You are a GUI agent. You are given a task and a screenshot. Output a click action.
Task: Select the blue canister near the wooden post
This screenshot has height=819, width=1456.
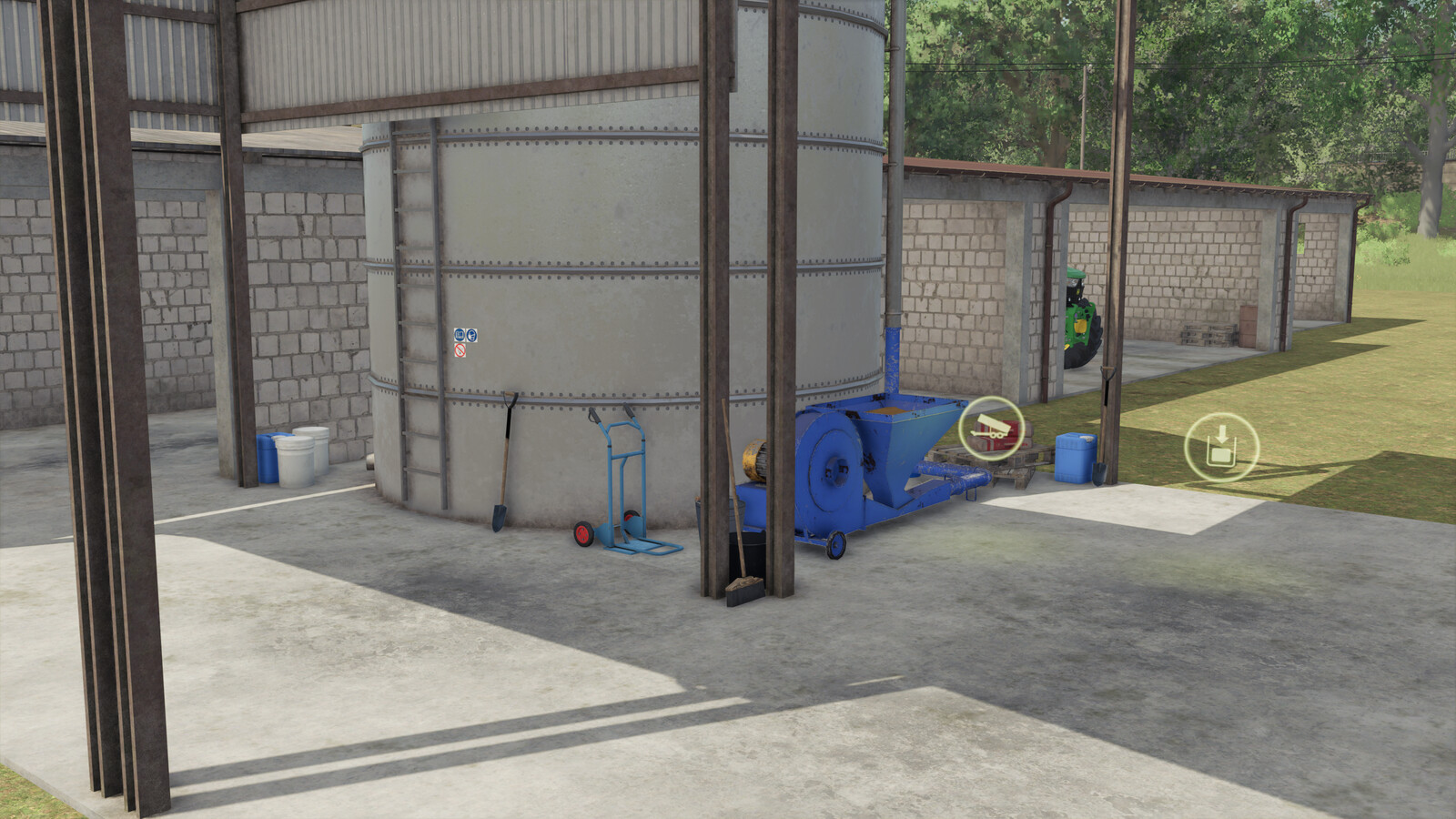pyautogui.click(x=1074, y=458)
